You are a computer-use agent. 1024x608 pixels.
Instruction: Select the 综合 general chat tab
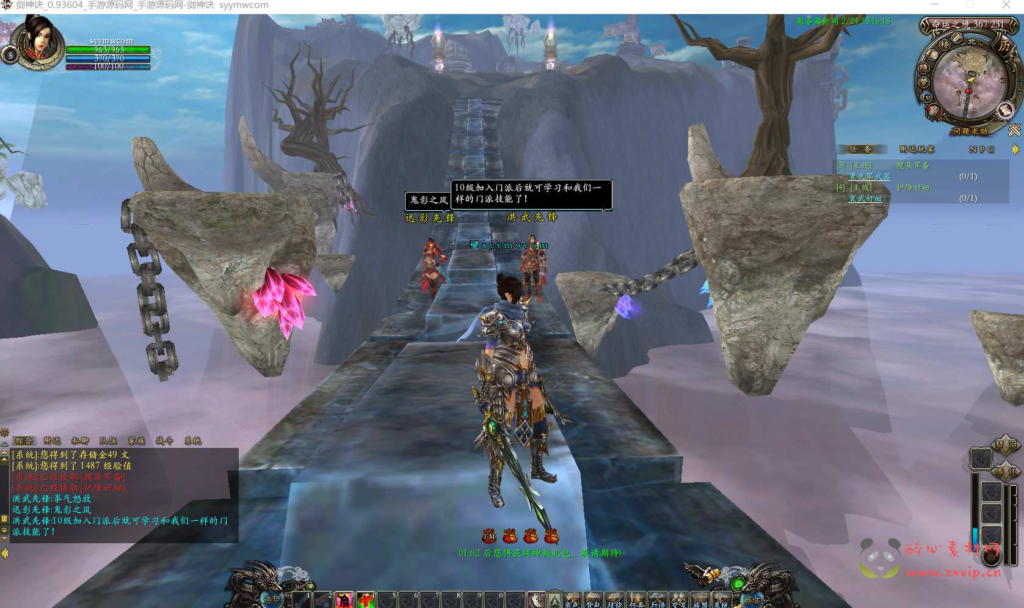coord(24,440)
